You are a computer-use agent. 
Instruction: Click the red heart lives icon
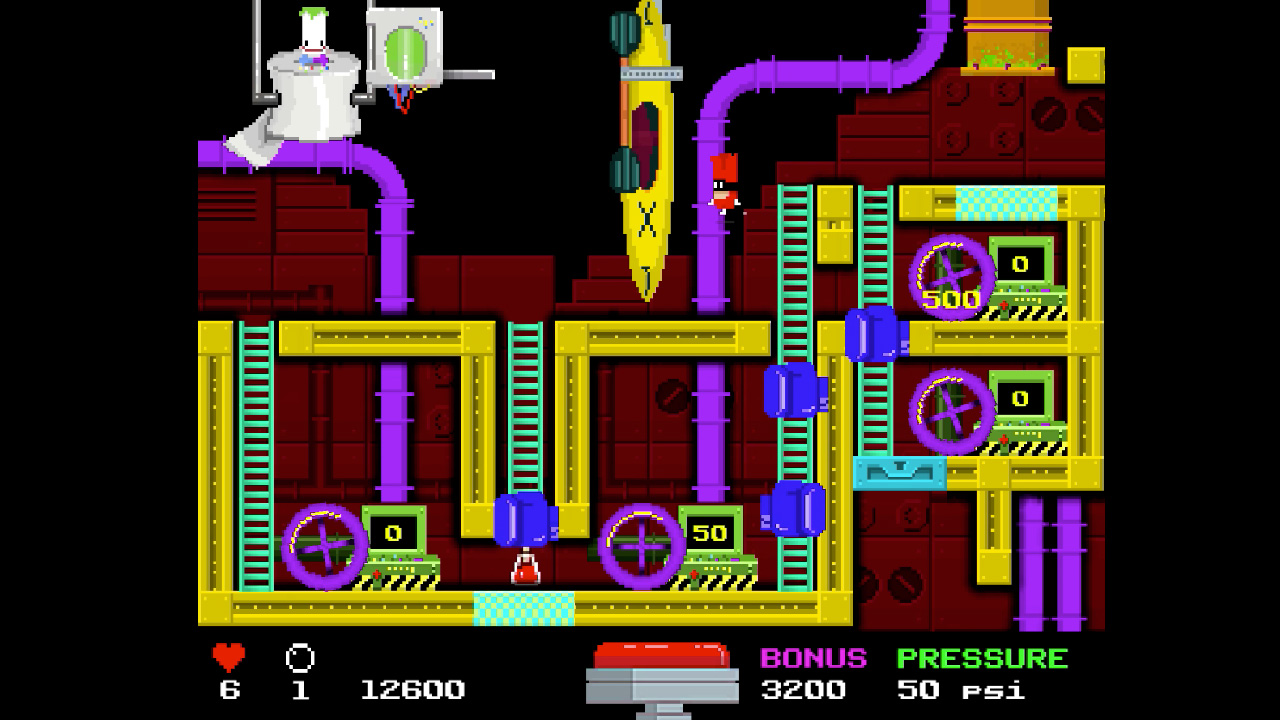228,658
